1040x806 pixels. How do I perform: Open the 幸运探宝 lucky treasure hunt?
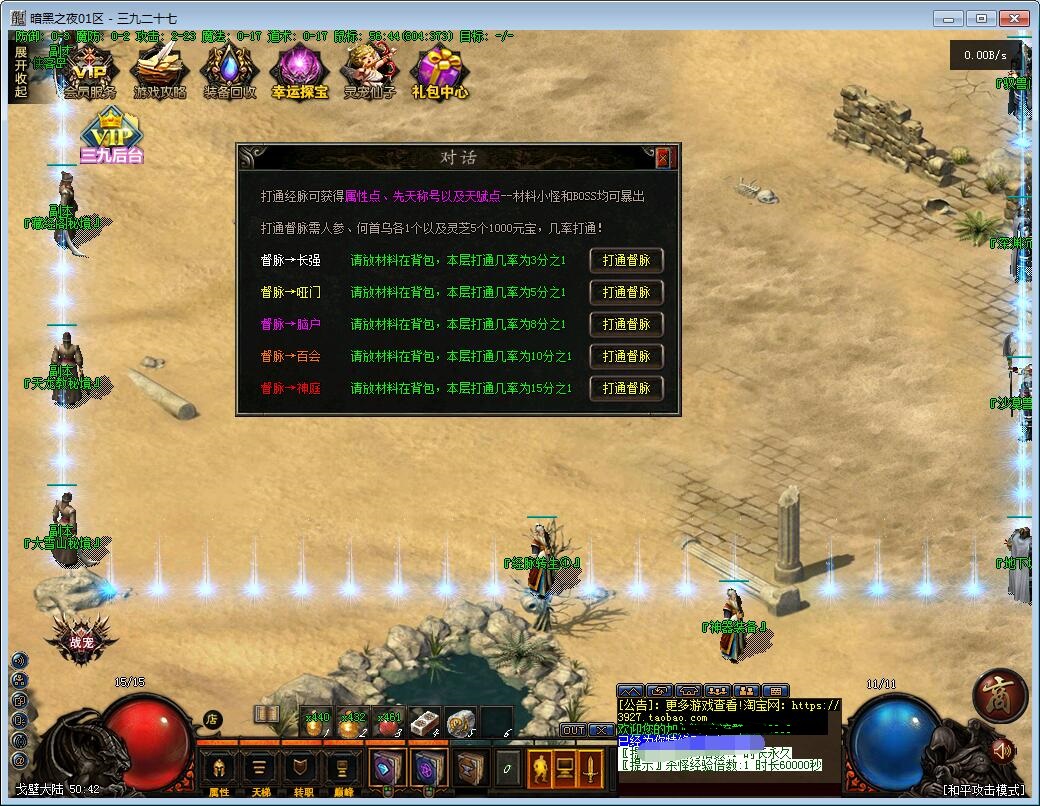pos(299,73)
